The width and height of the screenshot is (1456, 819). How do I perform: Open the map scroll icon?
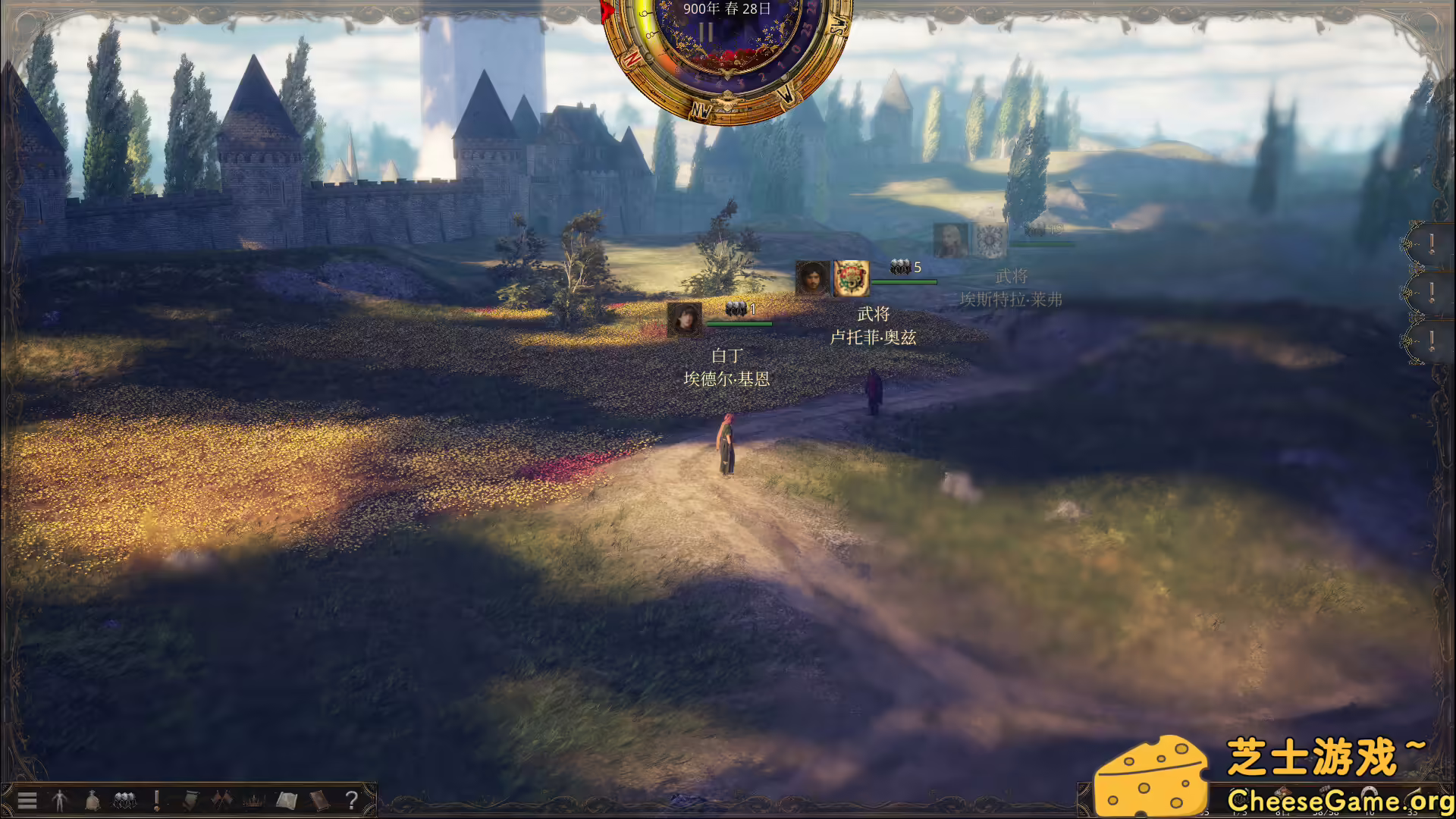click(286, 800)
